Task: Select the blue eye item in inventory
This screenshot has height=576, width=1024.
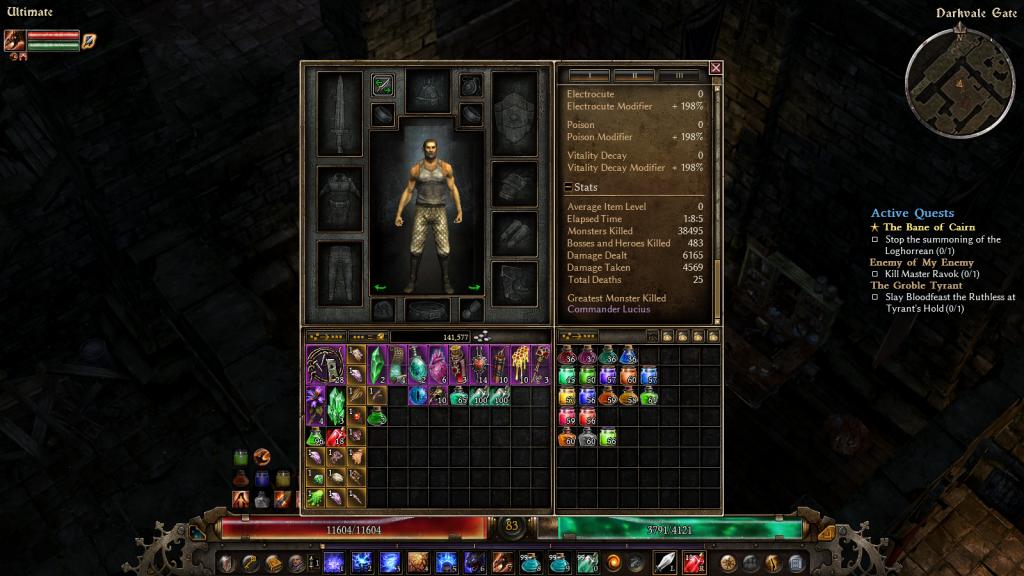Action: (416, 395)
